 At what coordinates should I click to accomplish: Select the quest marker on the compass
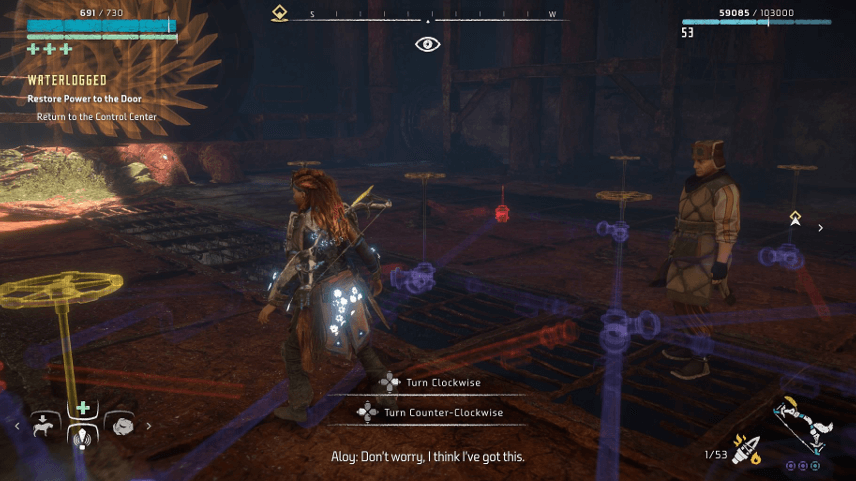[281, 14]
